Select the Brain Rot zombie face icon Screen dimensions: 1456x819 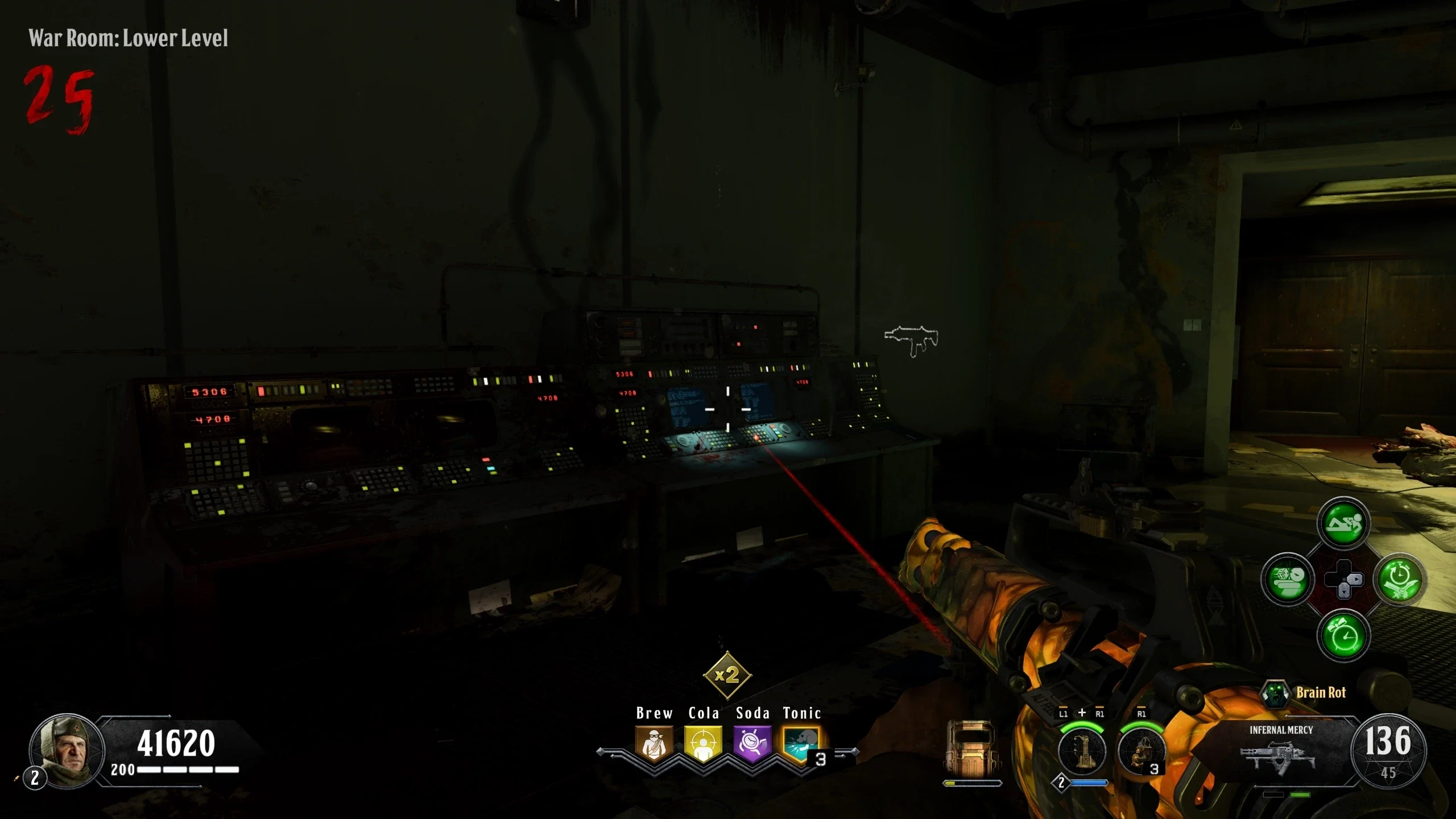pos(1275,693)
